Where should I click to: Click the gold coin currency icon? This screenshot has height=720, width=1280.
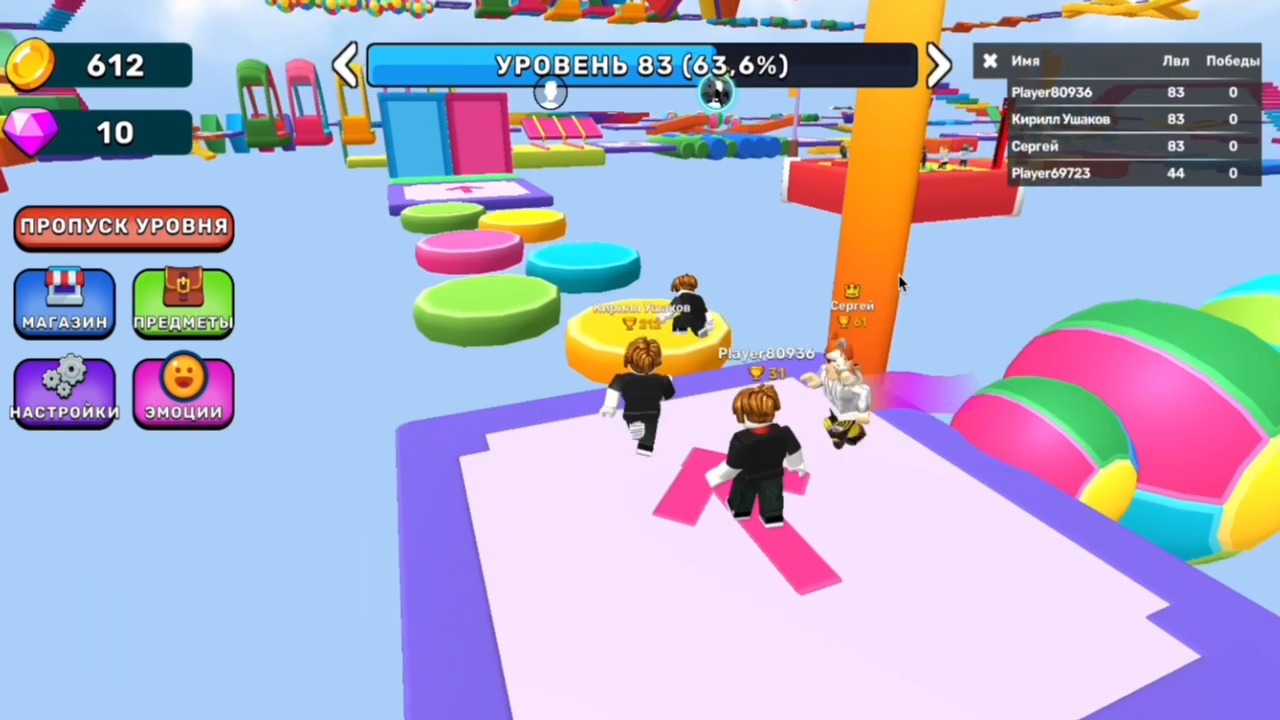[30, 65]
